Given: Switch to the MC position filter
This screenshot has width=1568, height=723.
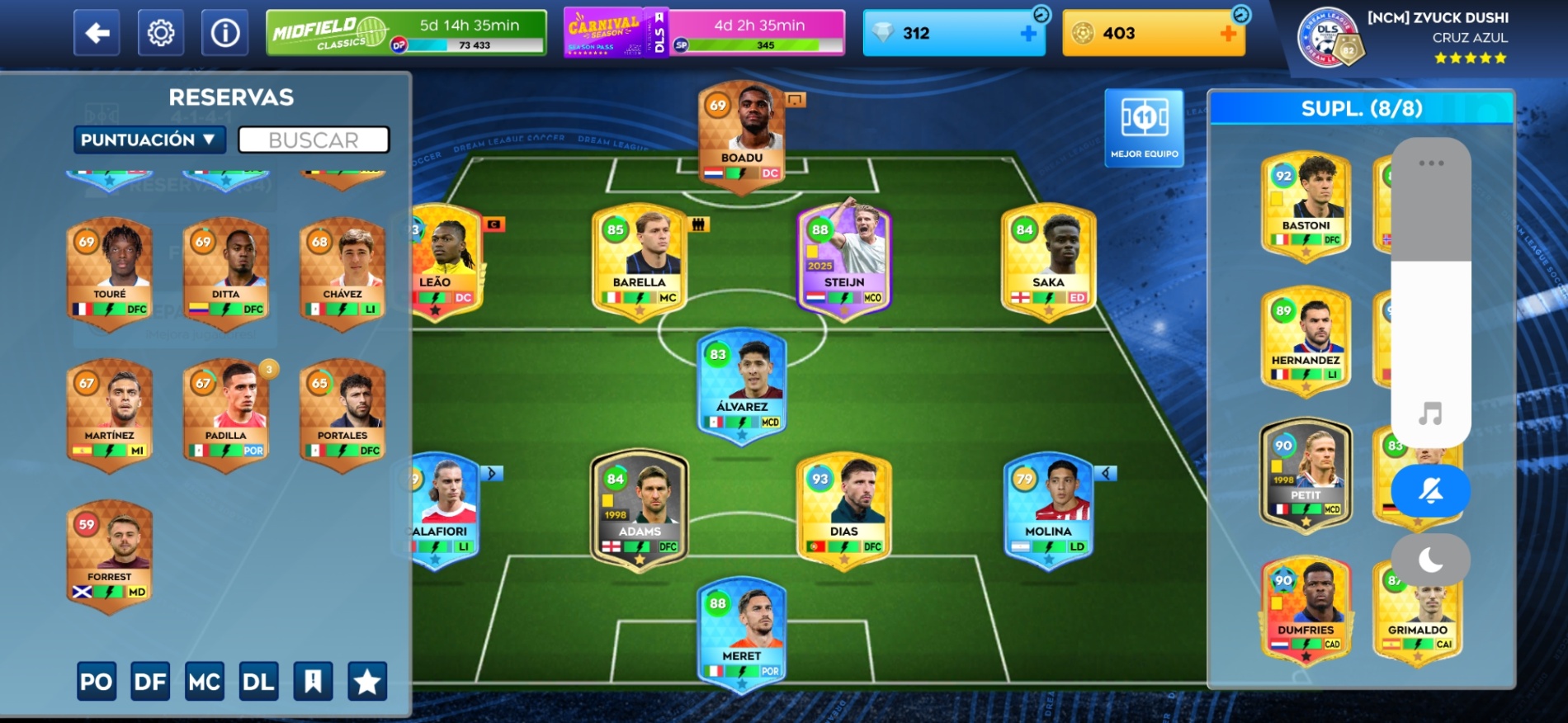Looking at the screenshot, I should point(205,682).
